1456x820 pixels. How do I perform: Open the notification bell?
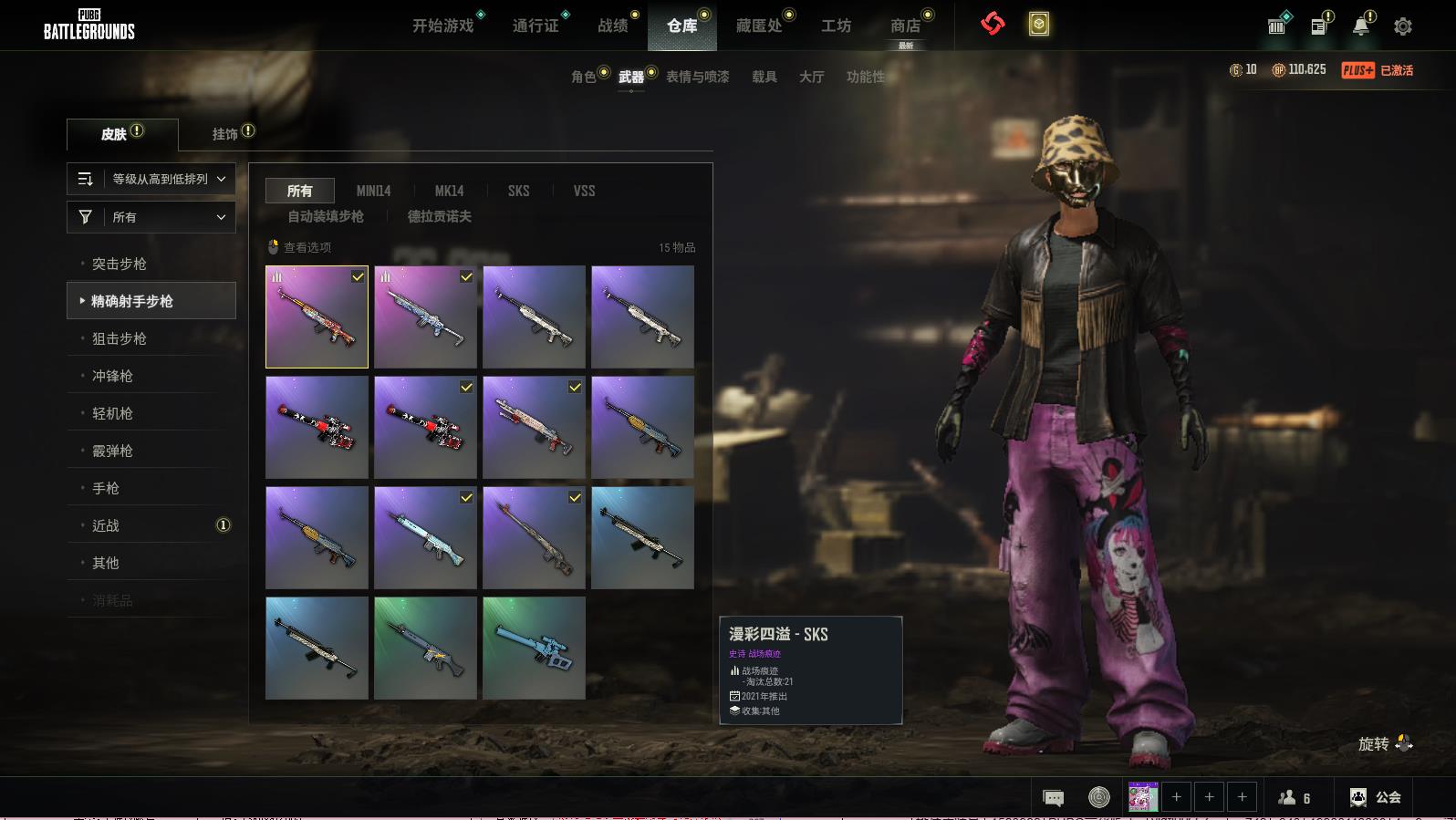click(1361, 26)
